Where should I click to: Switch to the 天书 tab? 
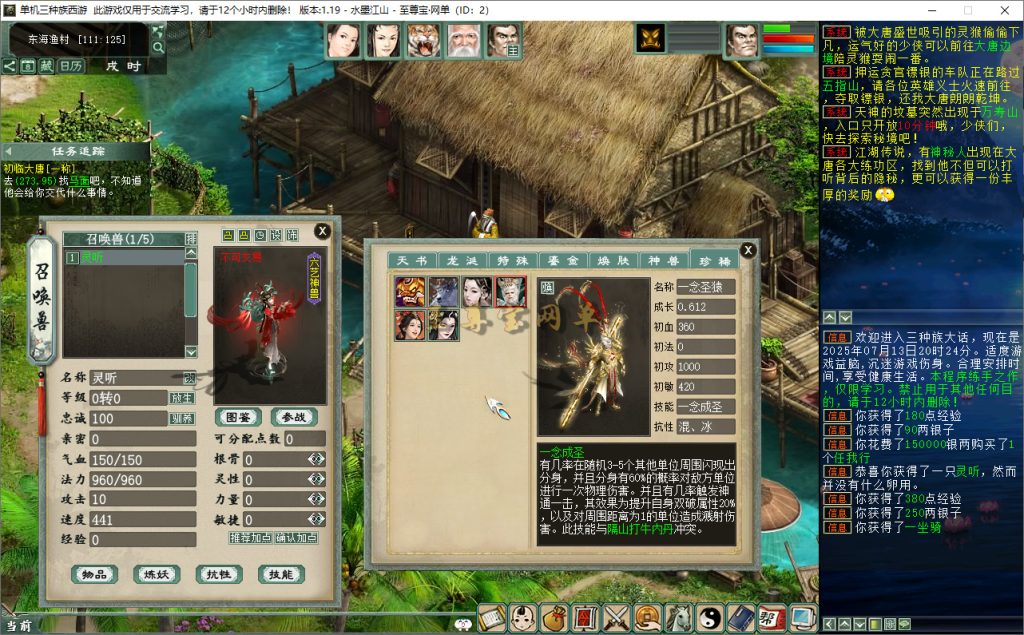point(410,260)
